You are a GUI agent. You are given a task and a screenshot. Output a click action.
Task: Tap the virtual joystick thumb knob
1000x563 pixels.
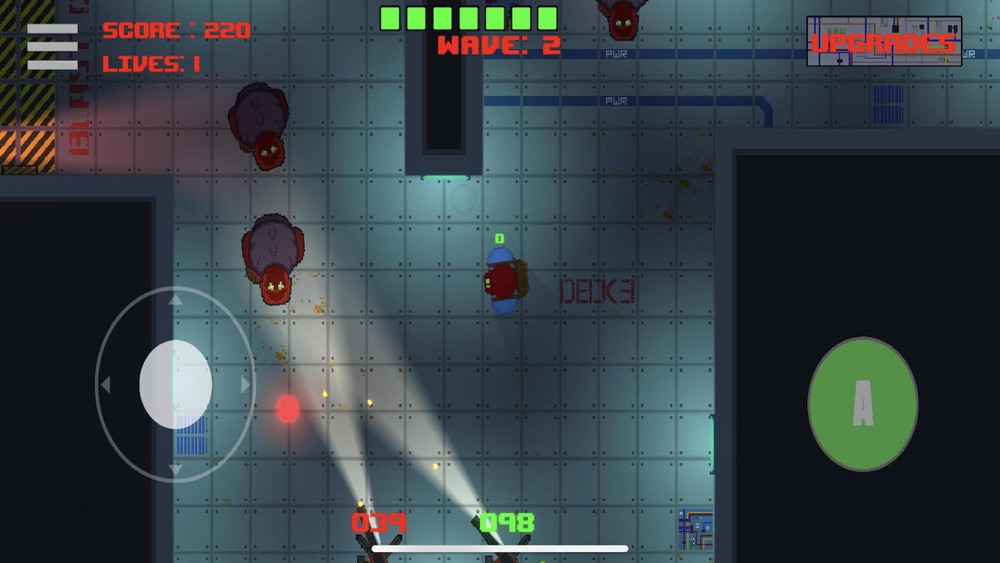click(x=175, y=385)
